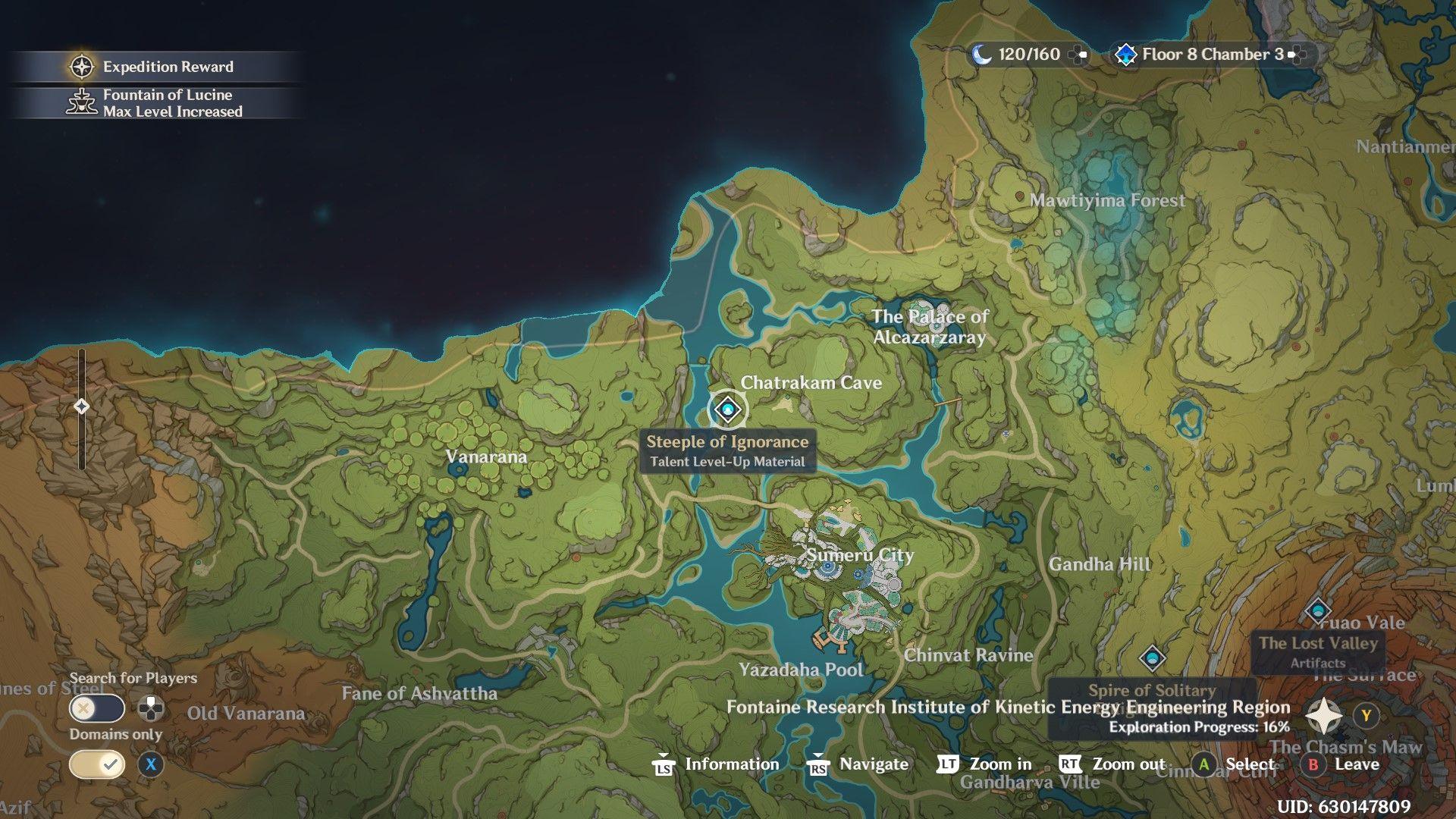Open the Steeple of Ignorance tooltip label
The width and height of the screenshot is (1456, 819).
[x=727, y=451]
